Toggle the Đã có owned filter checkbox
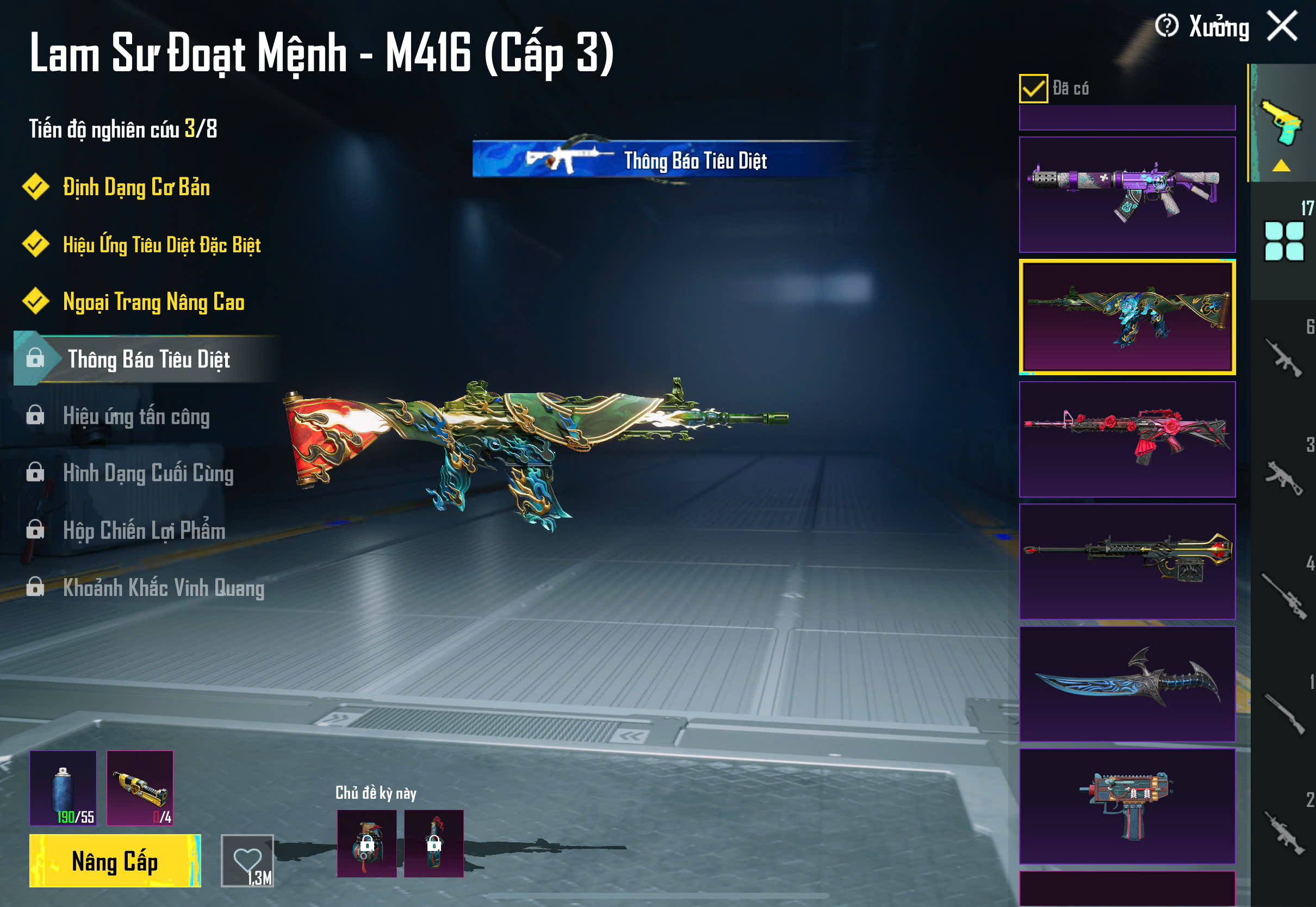 (x=1033, y=89)
